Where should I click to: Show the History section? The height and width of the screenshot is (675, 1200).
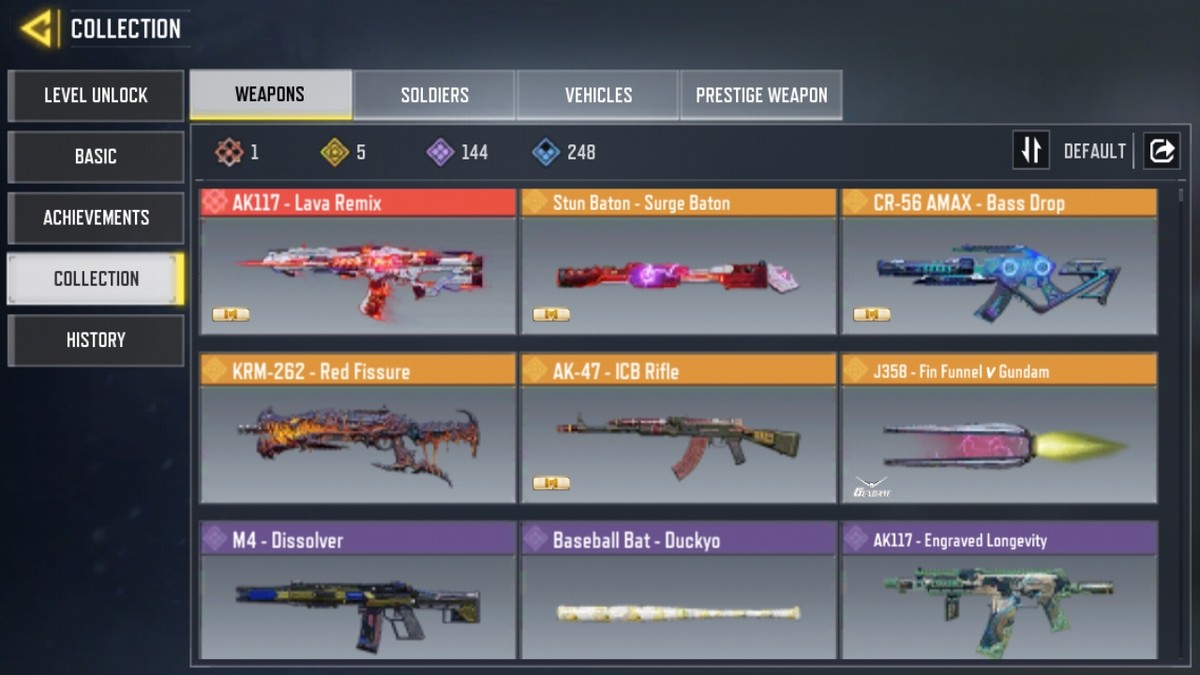click(x=96, y=340)
